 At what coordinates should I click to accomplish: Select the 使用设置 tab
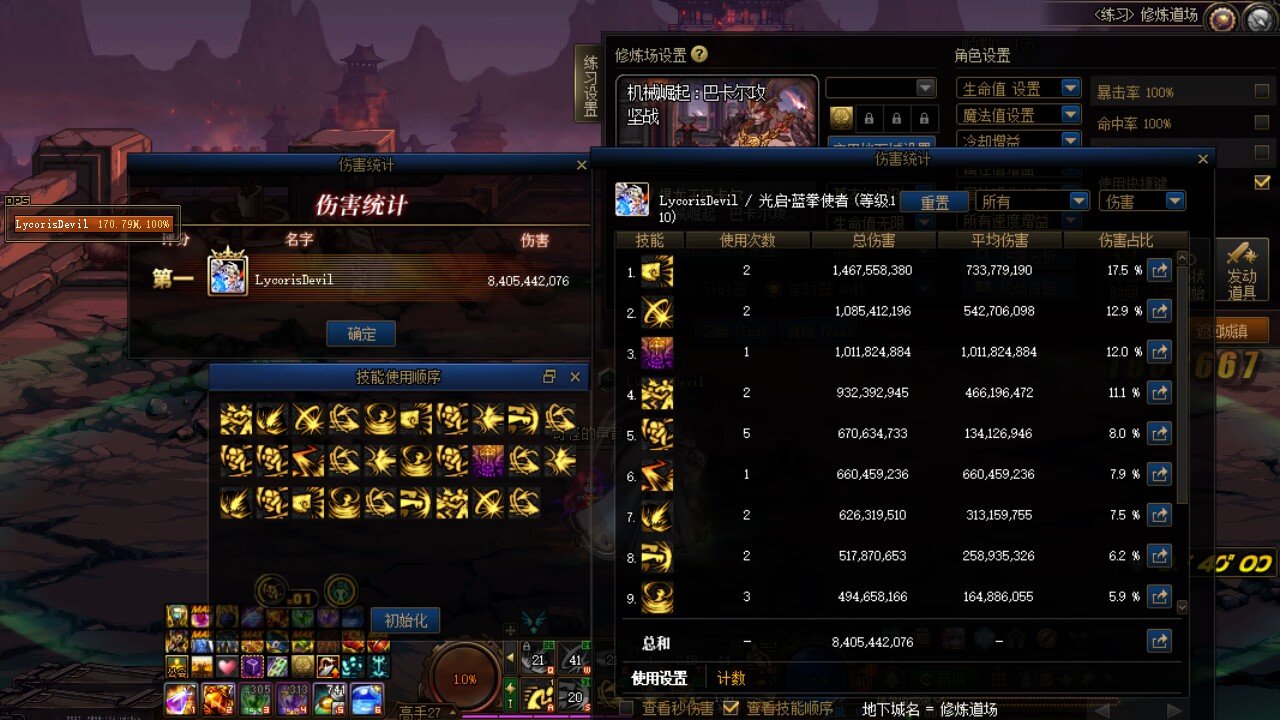661,677
